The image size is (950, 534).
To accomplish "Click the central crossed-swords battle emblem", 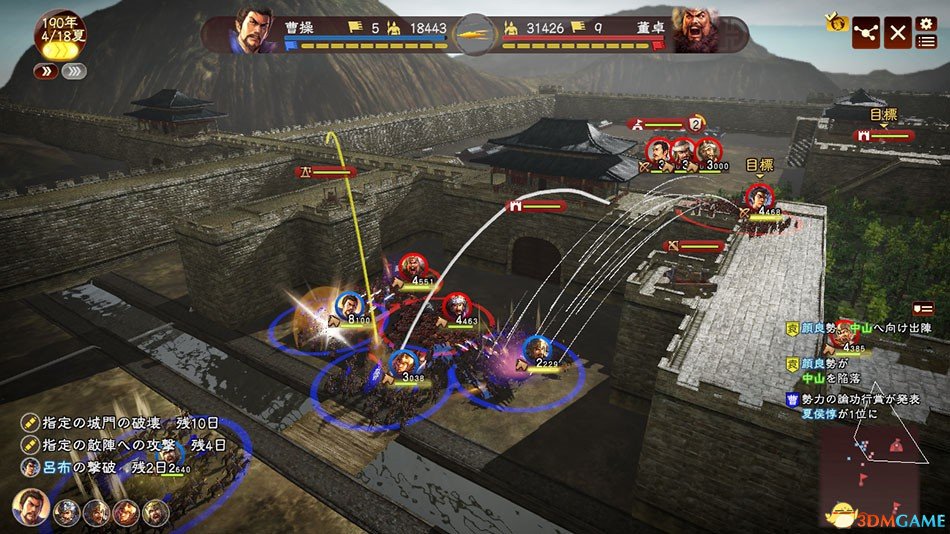I will pyautogui.click(x=474, y=35).
